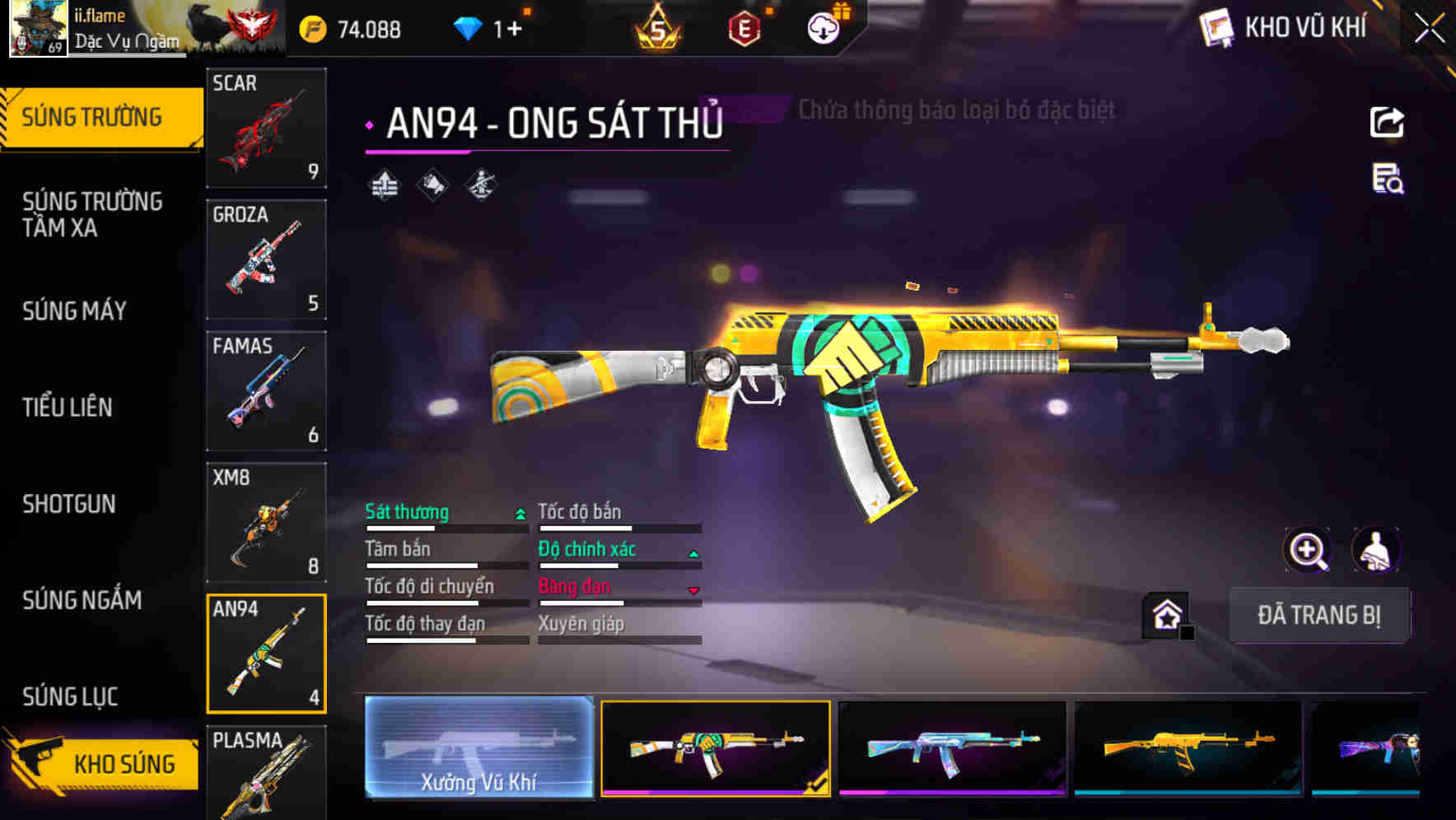The image size is (1456, 820).
Task: Show the Shotgun category
Action: (x=69, y=504)
